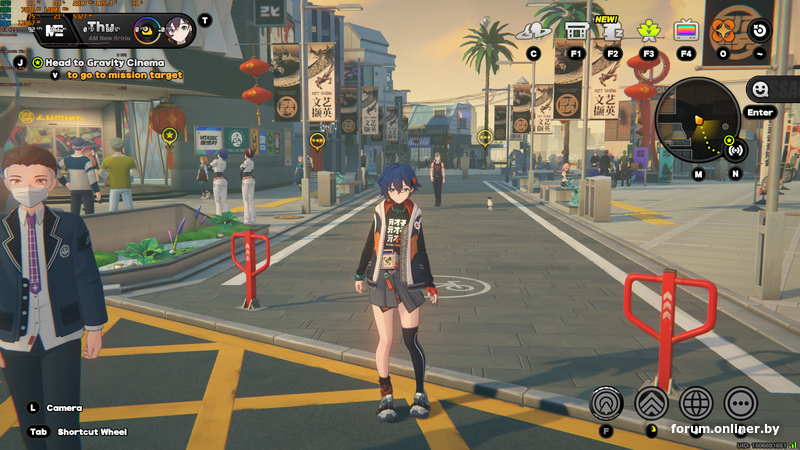800x450 pixels.
Task: Open the planet icon menu
Action: coord(534,31)
